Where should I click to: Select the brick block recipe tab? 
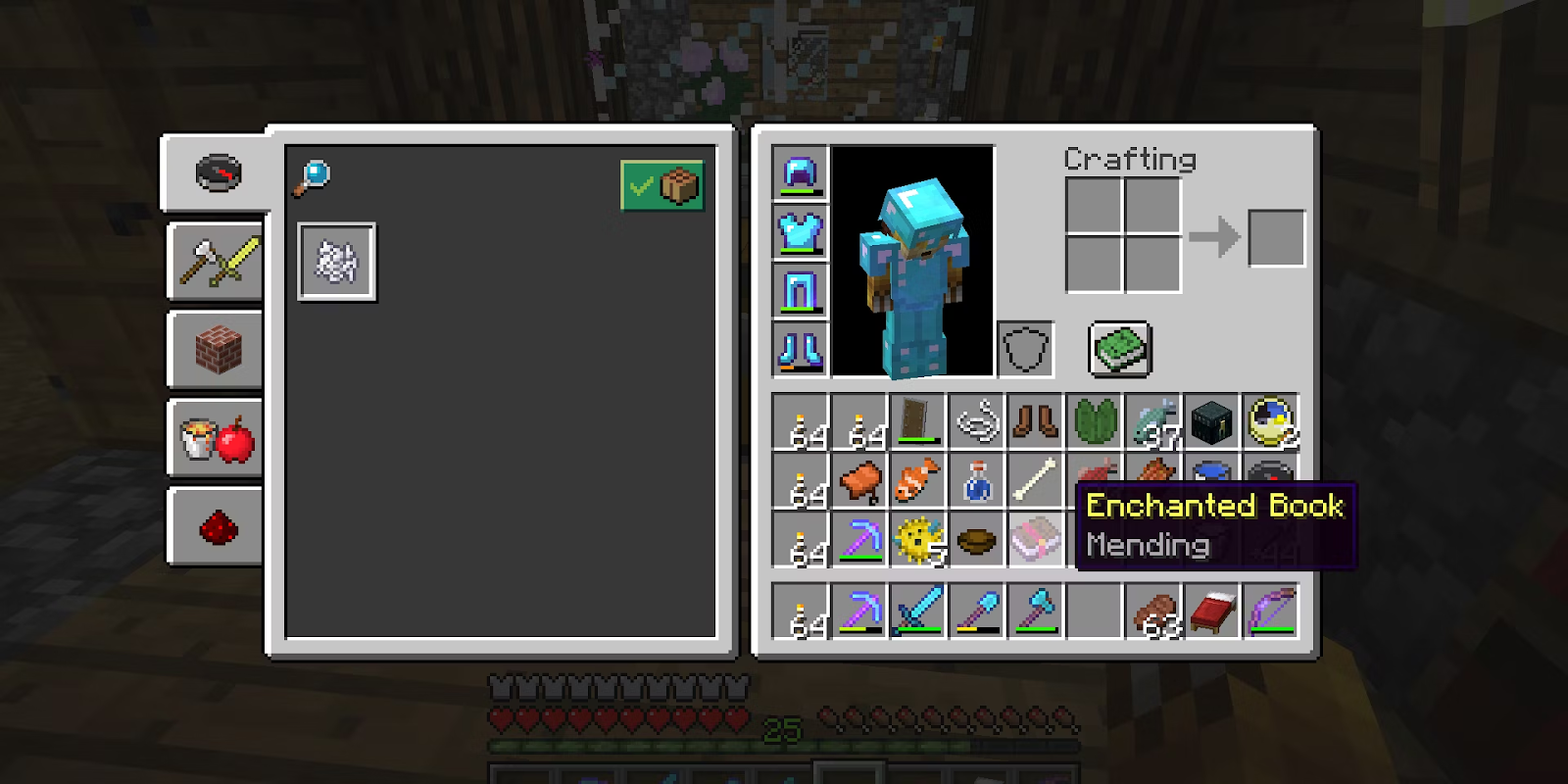click(x=218, y=350)
